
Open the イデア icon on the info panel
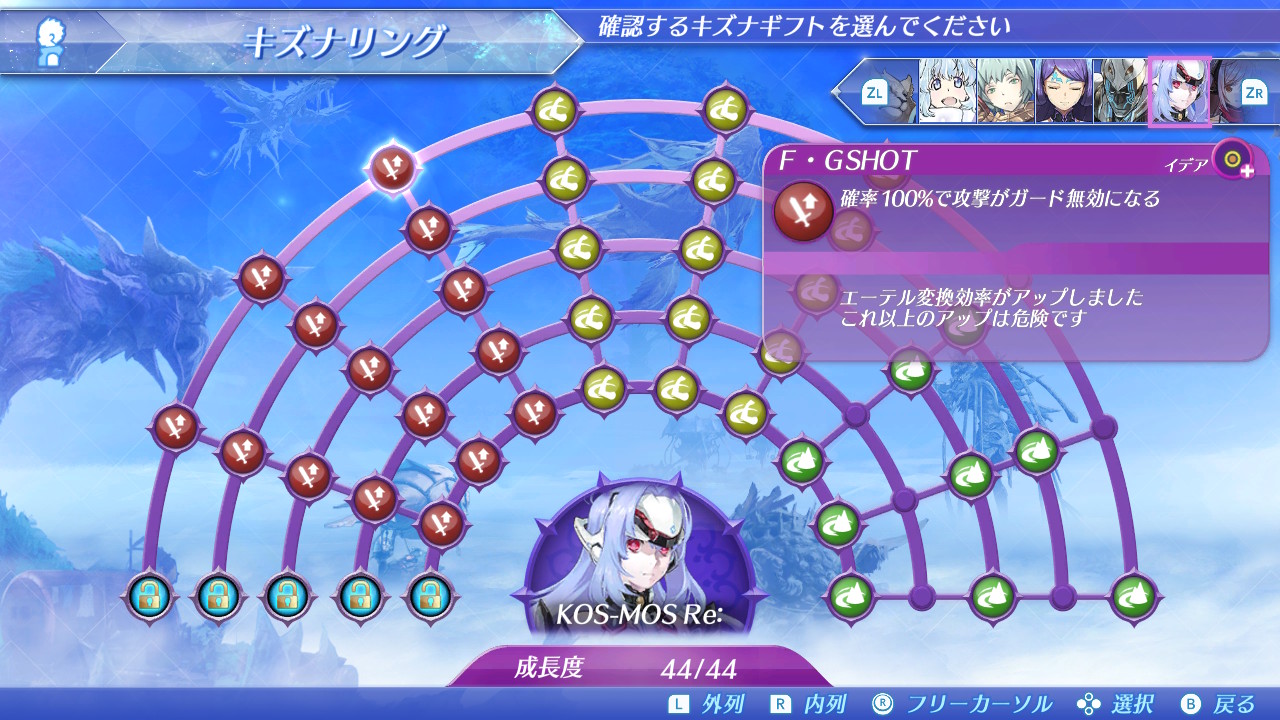[1233, 159]
